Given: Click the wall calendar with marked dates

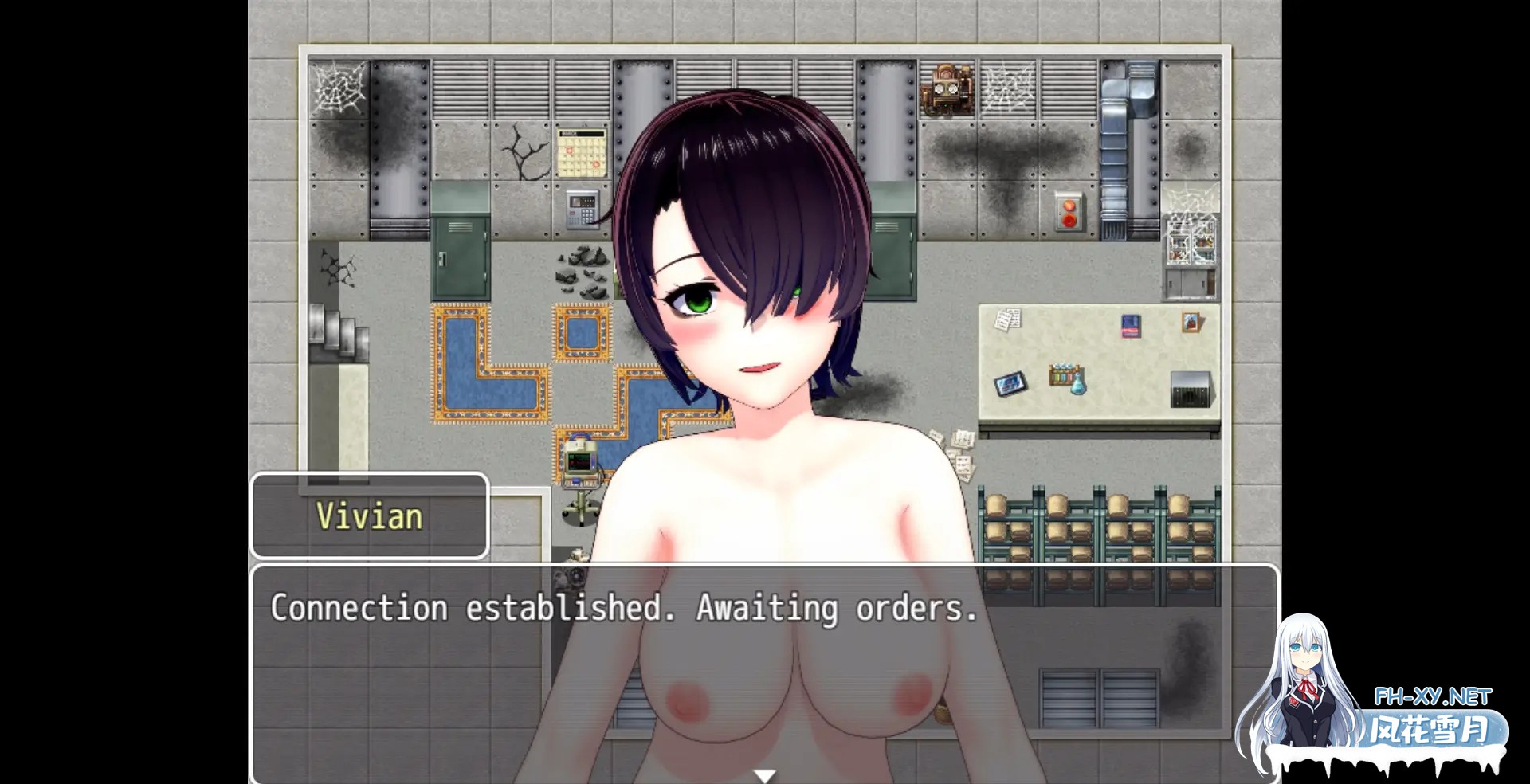Looking at the screenshot, I should [580, 151].
